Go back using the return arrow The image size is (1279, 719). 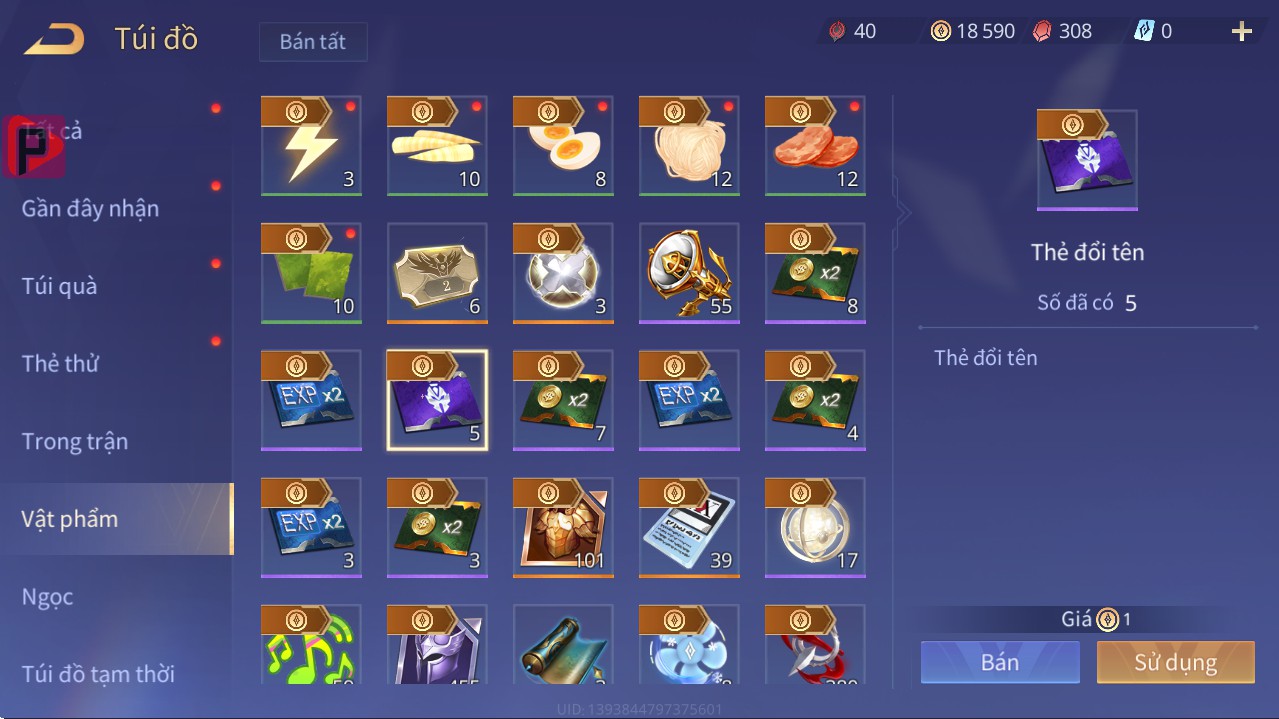click(55, 40)
